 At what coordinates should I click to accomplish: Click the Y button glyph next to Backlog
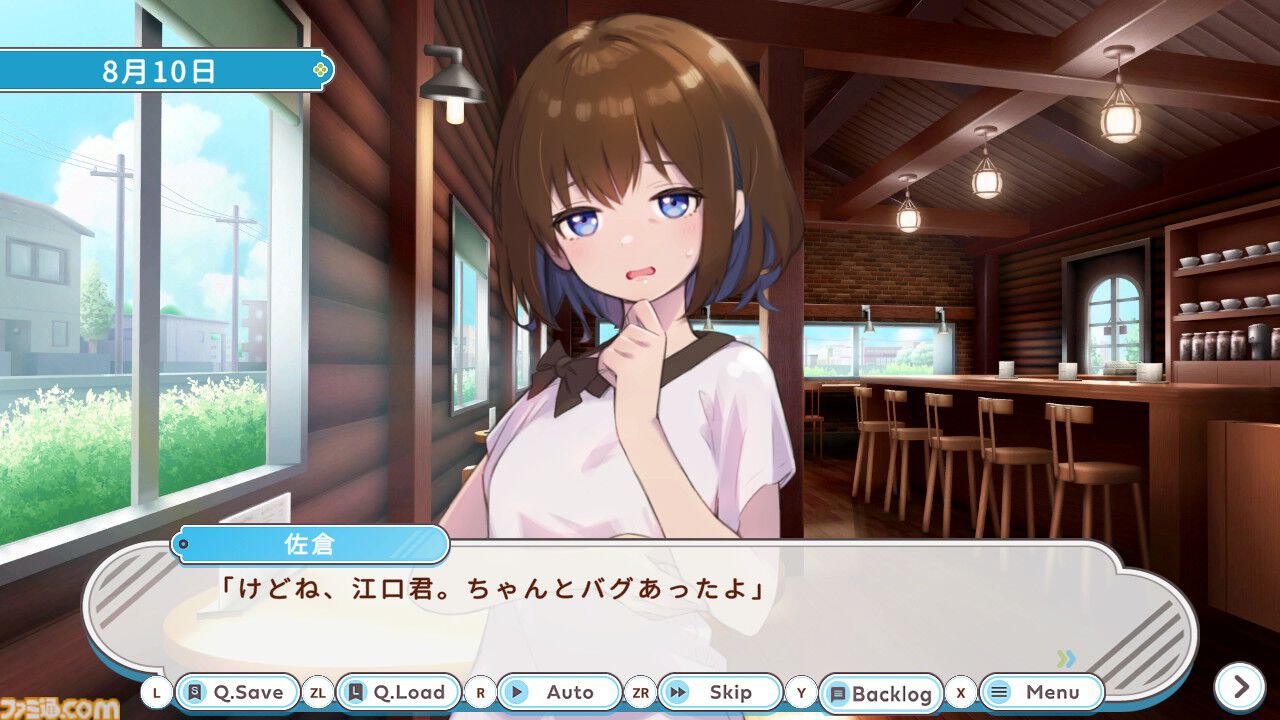[x=799, y=692]
